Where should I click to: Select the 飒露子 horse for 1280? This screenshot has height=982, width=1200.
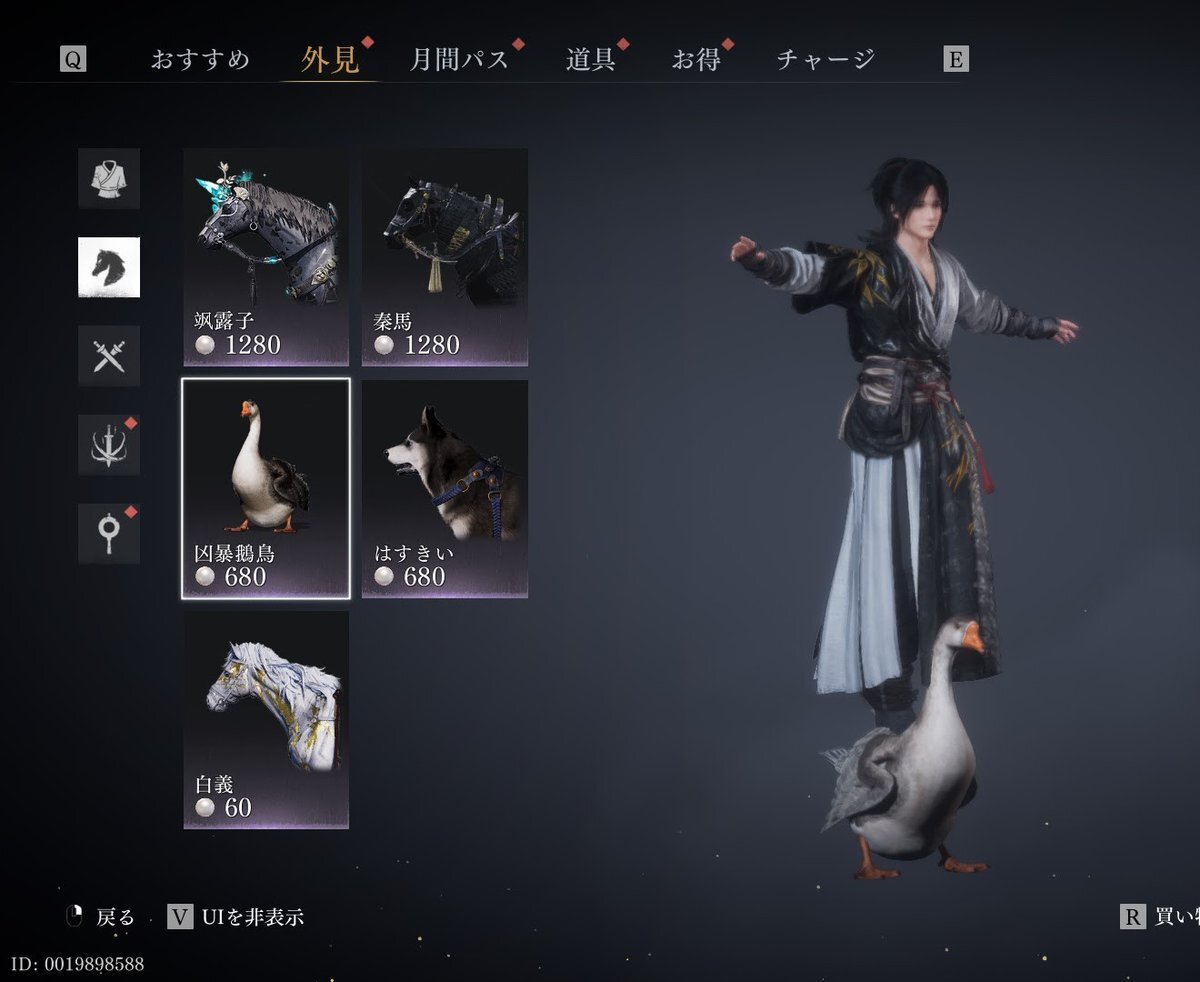266,257
